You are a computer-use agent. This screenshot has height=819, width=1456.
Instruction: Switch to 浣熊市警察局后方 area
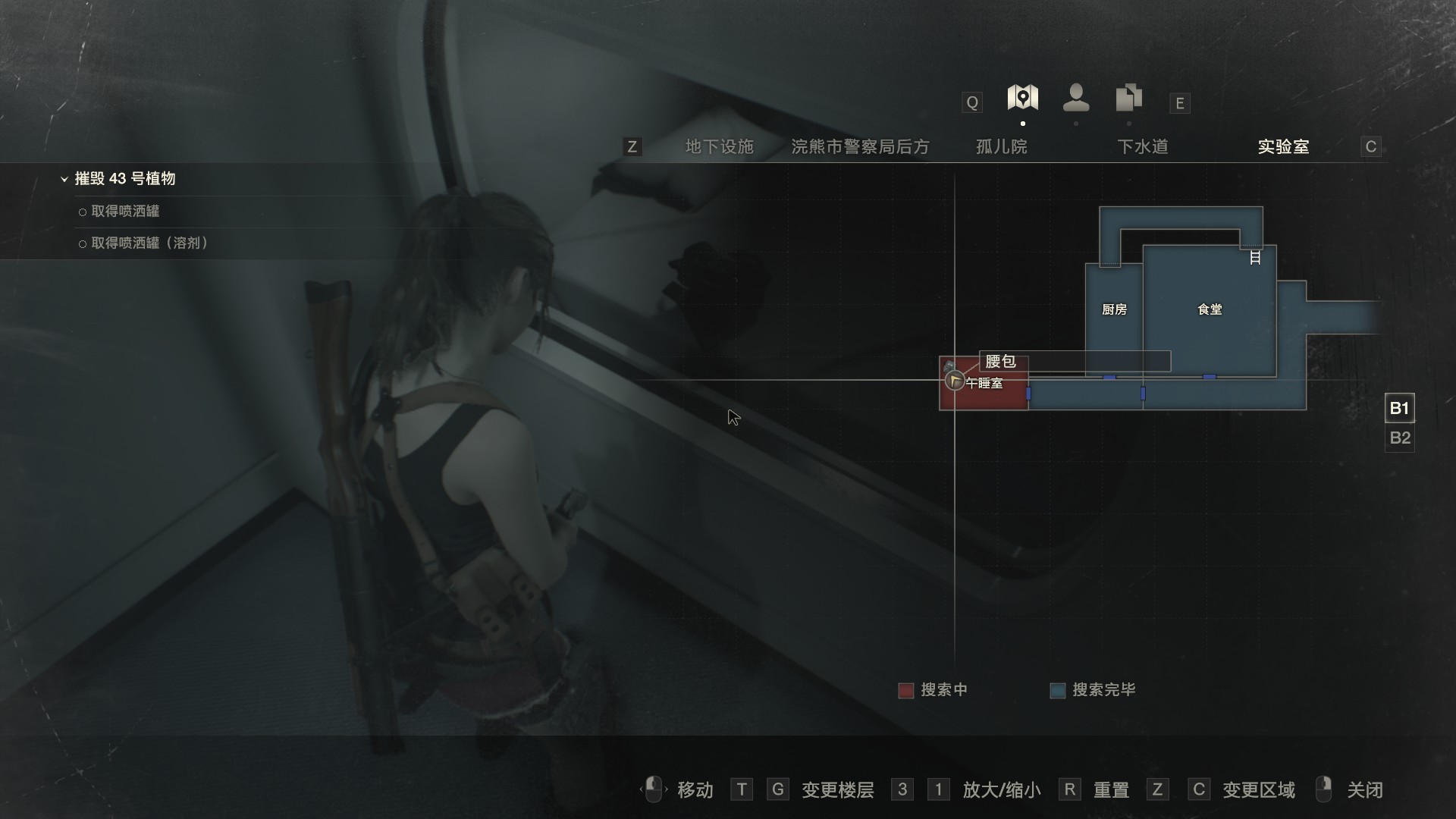point(860,146)
